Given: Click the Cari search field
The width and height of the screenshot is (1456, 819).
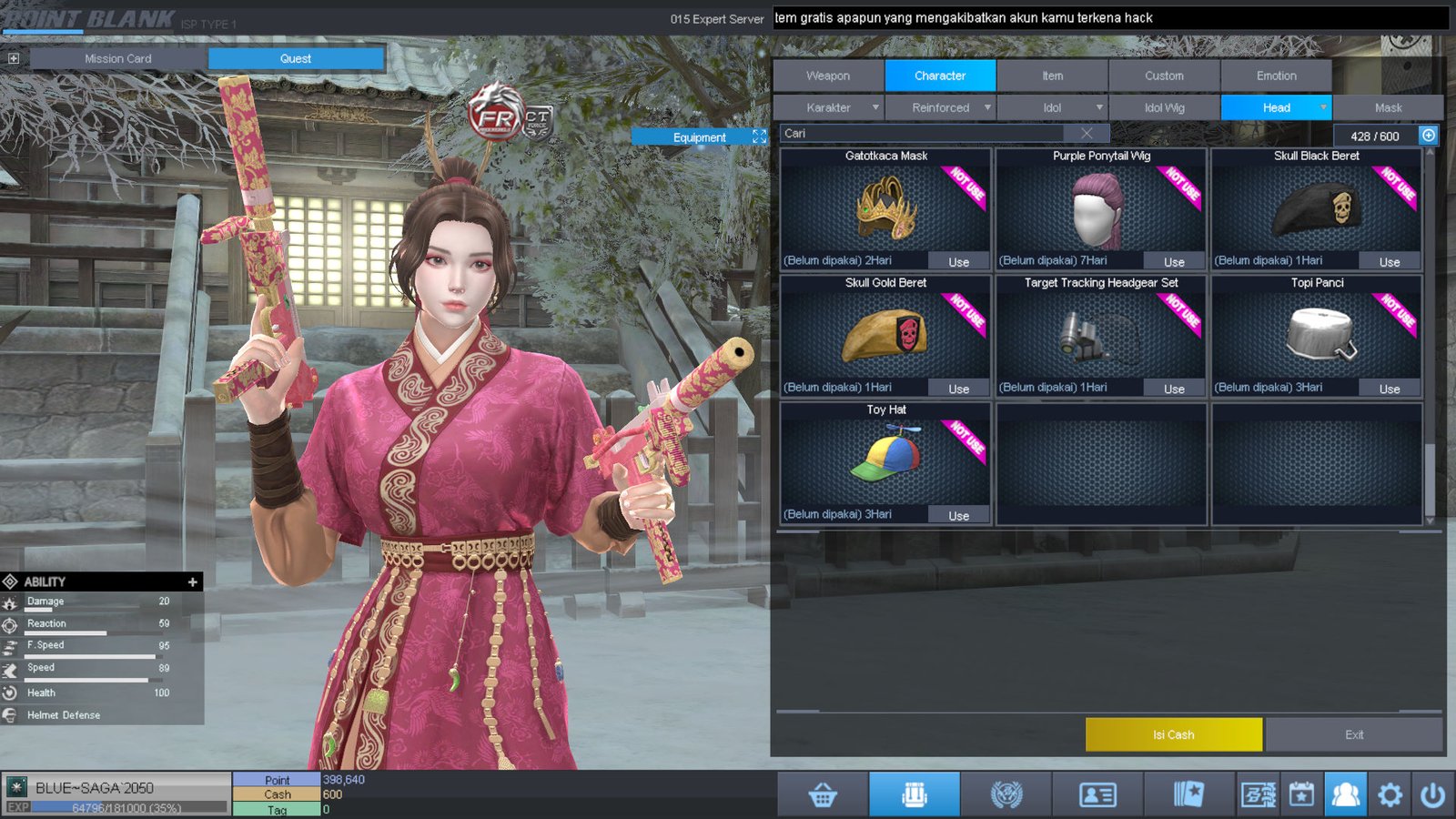Looking at the screenshot, I should (928, 133).
